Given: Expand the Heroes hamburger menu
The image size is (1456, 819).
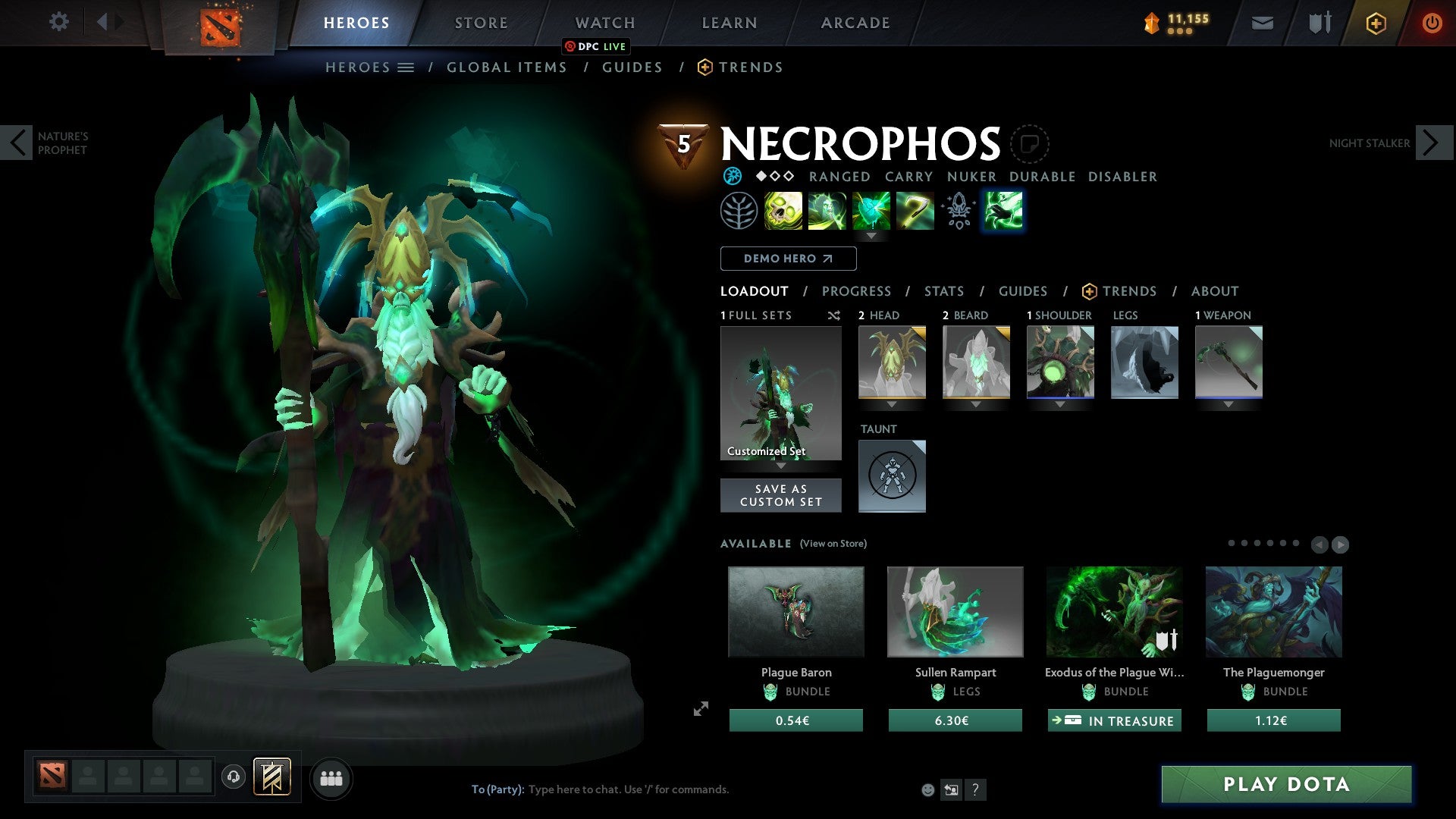Looking at the screenshot, I should click(406, 67).
